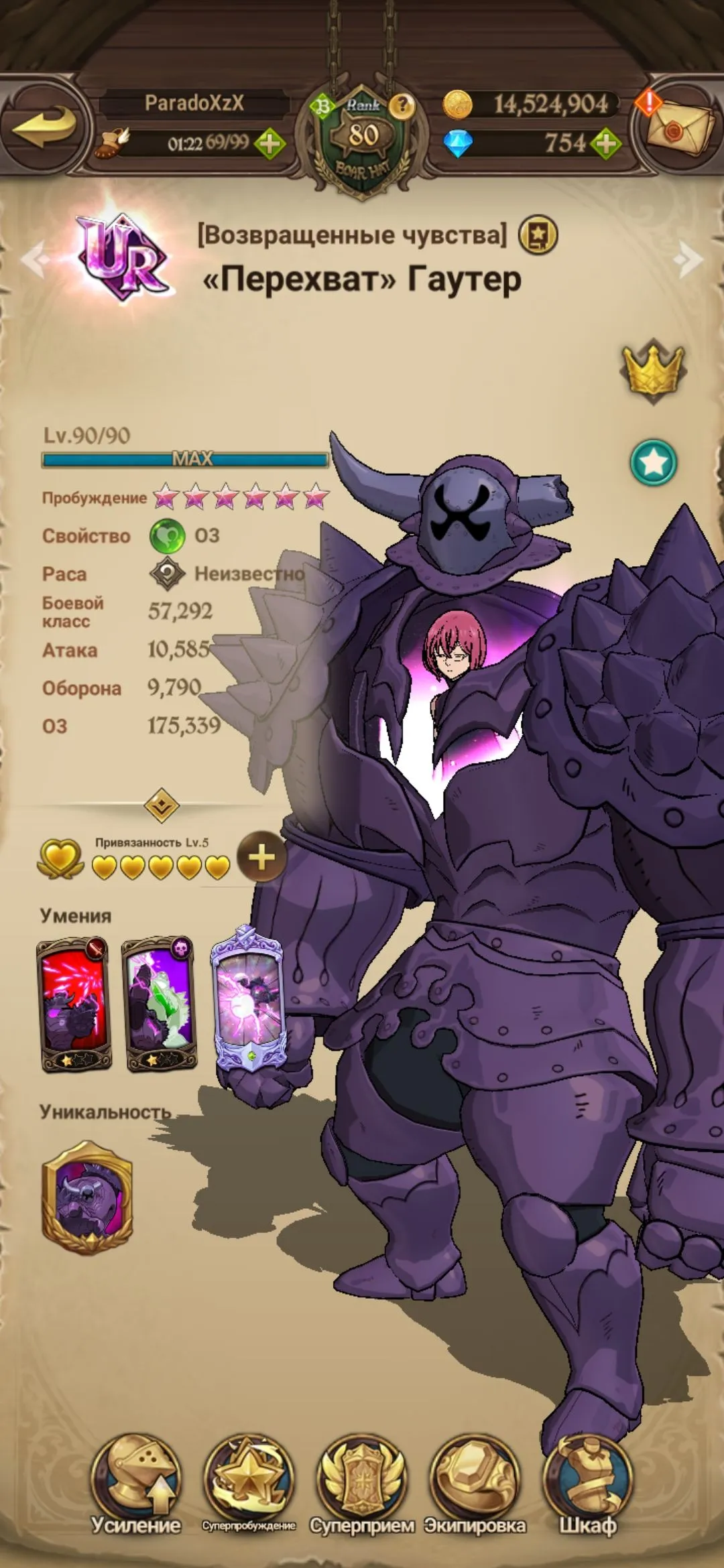724x1568 pixels.
Task: Inspect the silver-framed ultimate move card
Action: tap(248, 998)
